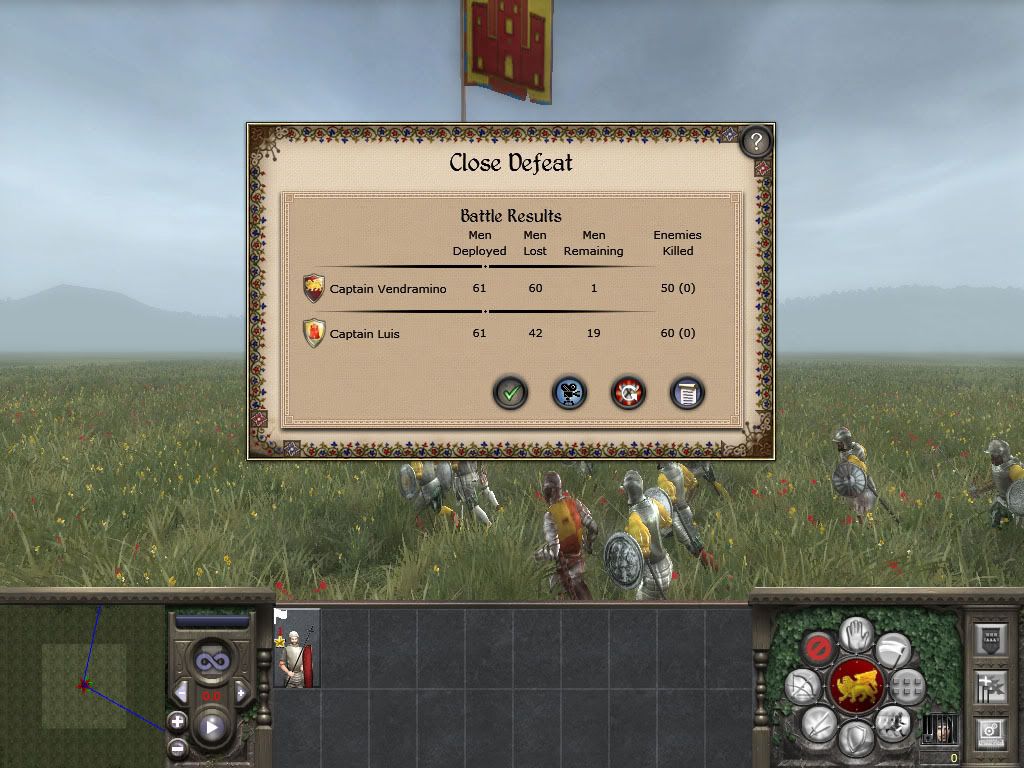Confirm battle results with the green checkmark
This screenshot has width=1024, height=768.
pyautogui.click(x=511, y=393)
